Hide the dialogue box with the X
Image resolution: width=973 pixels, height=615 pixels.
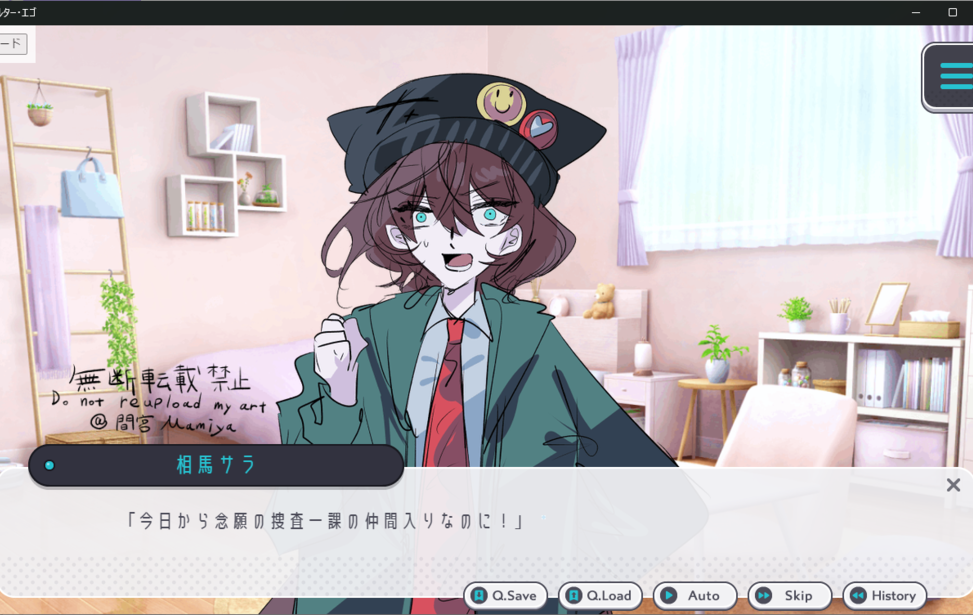[953, 485]
